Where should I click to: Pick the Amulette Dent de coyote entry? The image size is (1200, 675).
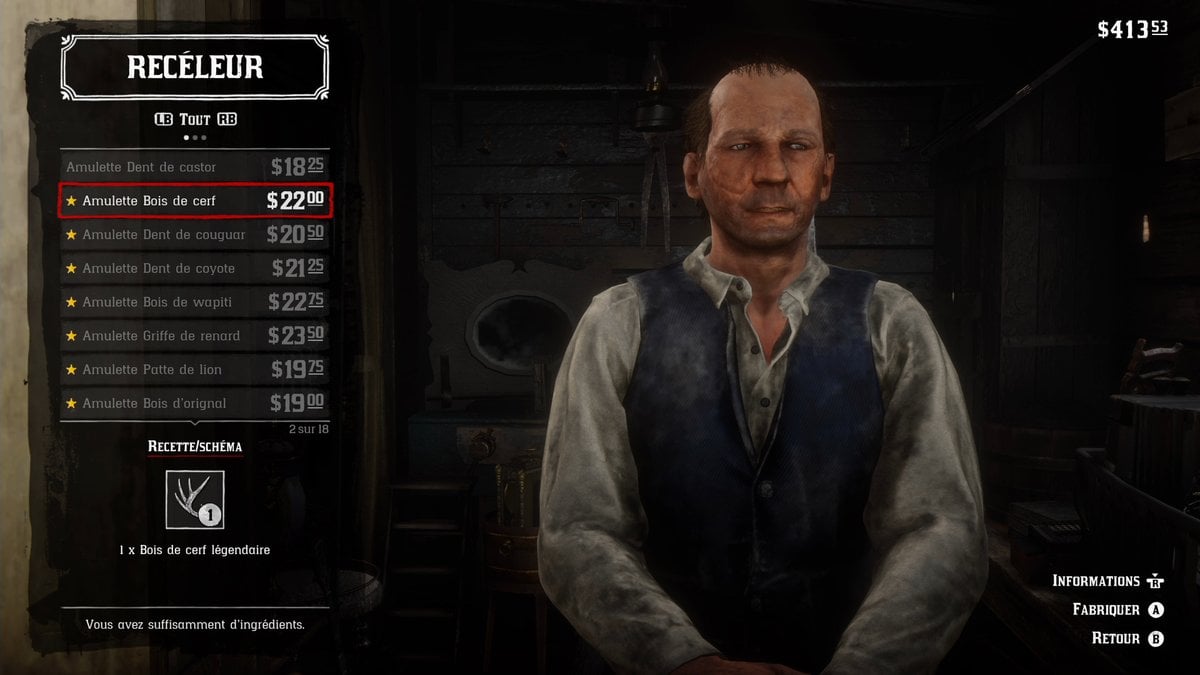tap(195, 268)
